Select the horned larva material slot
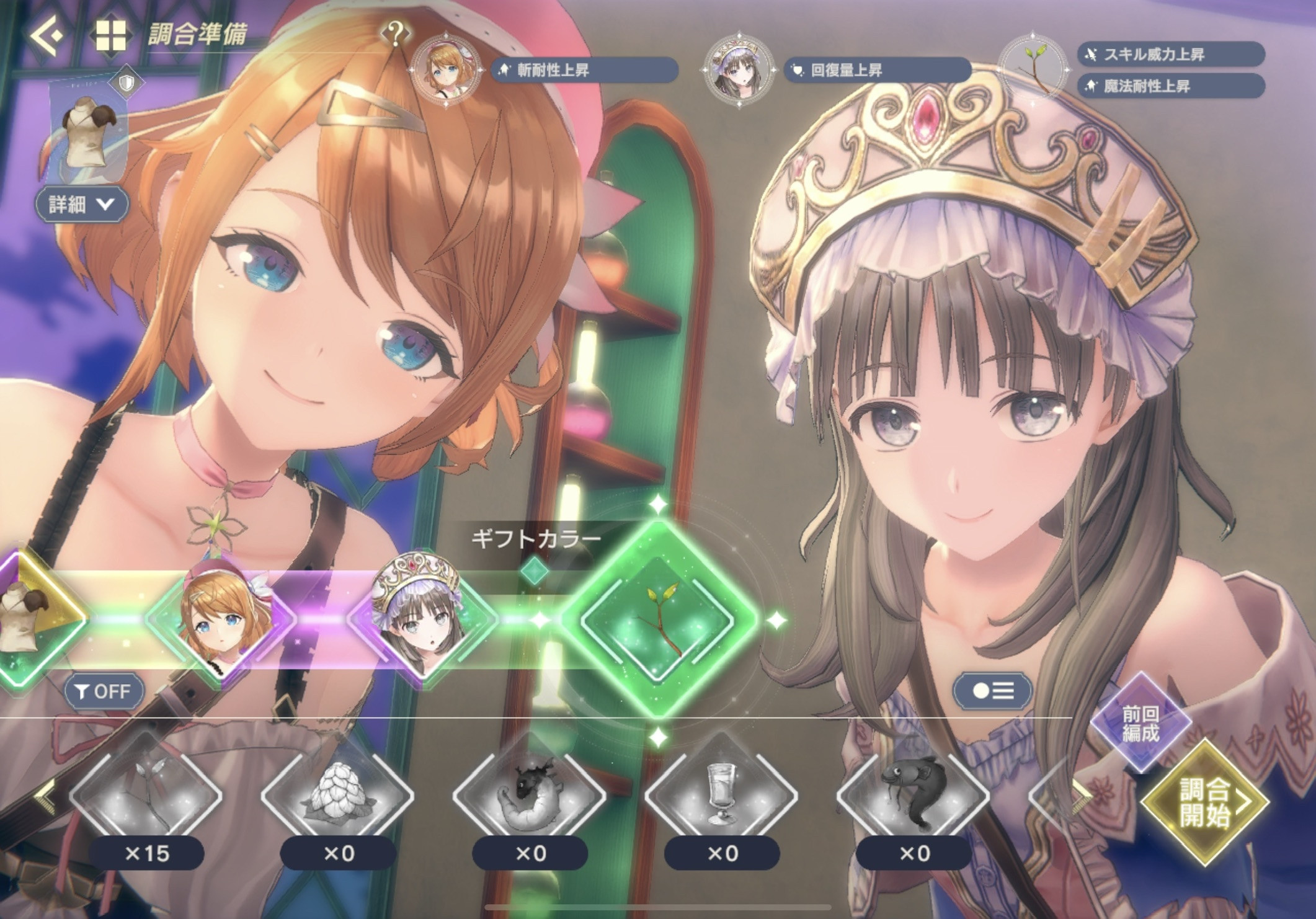Screen dimensions: 1316x919 [x=530, y=795]
